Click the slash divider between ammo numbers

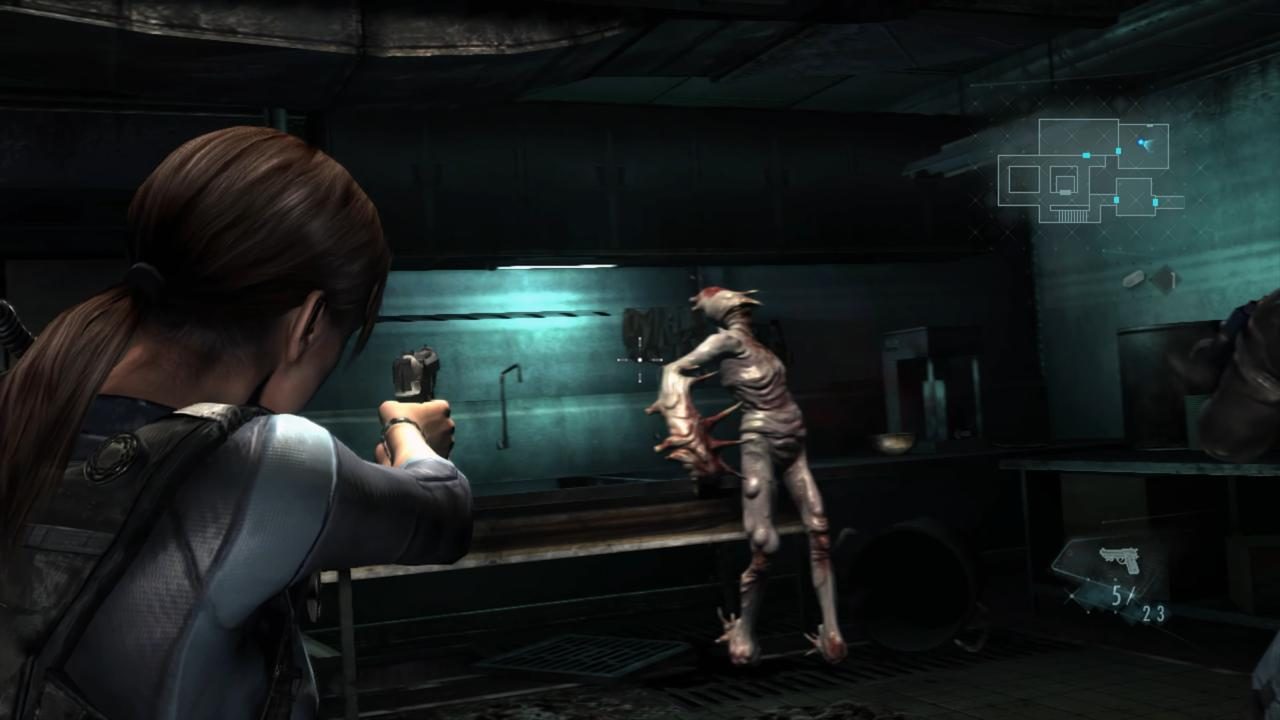[x=1130, y=595]
